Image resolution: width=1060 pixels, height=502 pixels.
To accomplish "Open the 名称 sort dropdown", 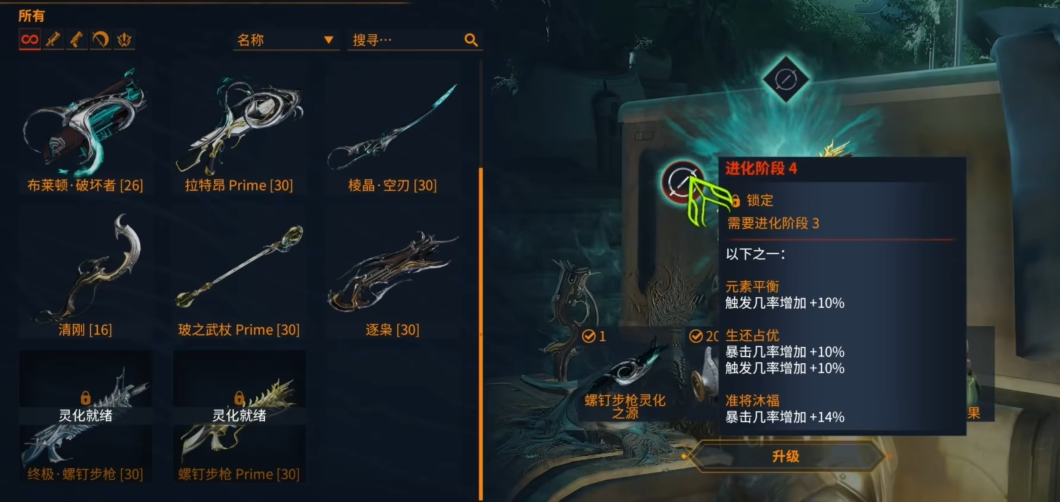I will 285,40.
